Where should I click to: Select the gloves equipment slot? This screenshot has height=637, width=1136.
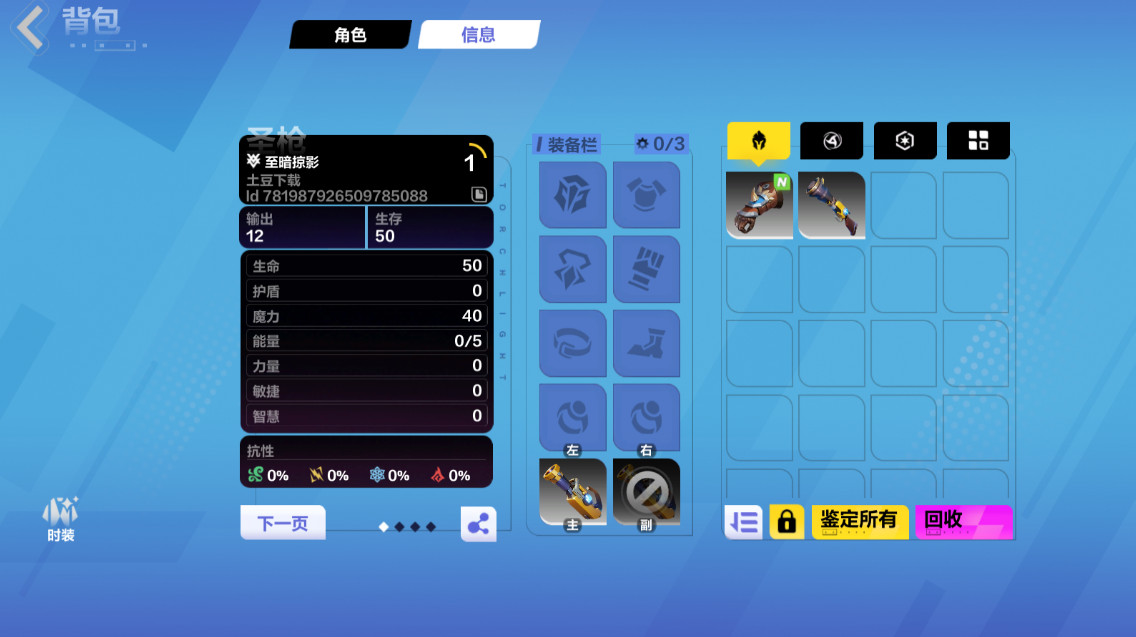pos(646,270)
